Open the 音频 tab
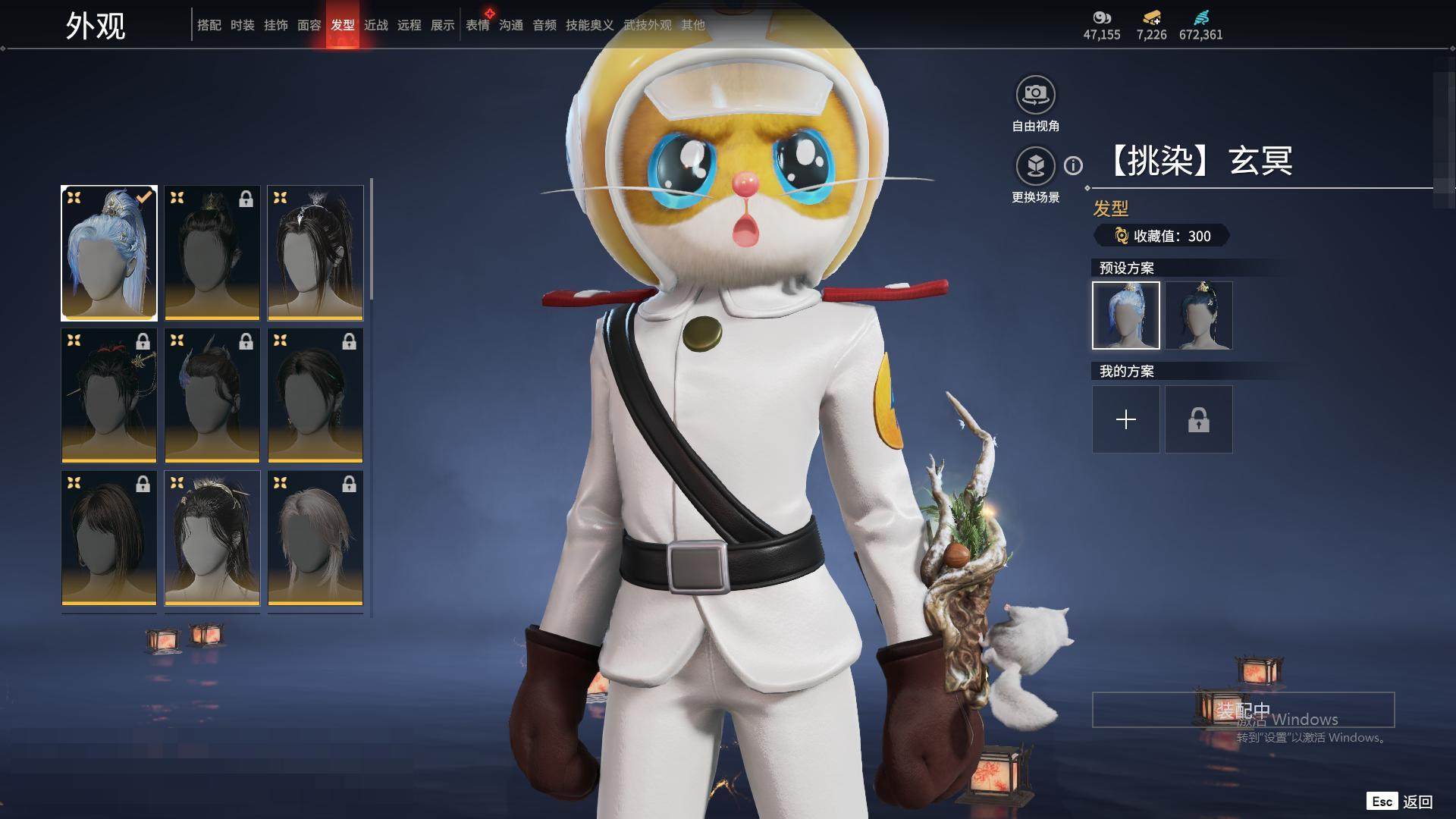The image size is (1456, 819). point(544,25)
